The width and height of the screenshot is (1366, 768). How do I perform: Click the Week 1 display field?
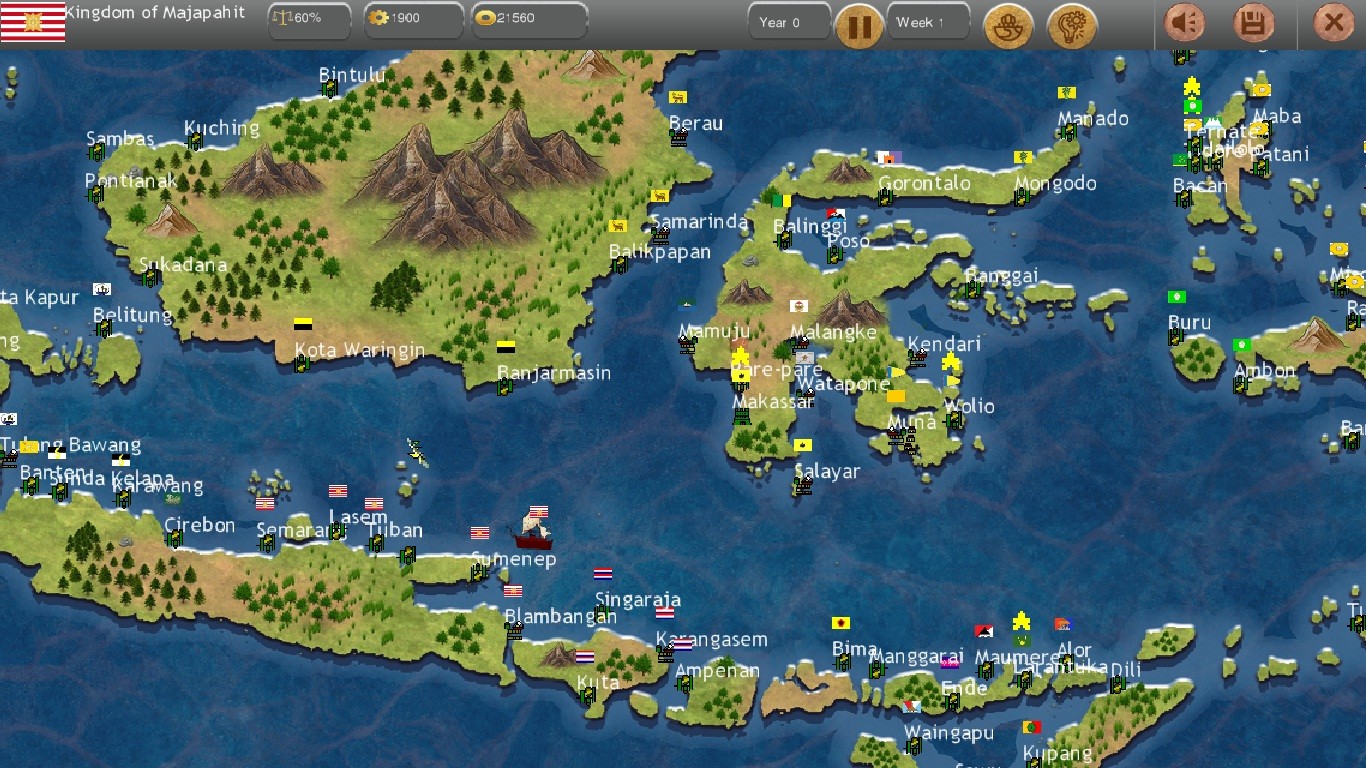pos(927,20)
